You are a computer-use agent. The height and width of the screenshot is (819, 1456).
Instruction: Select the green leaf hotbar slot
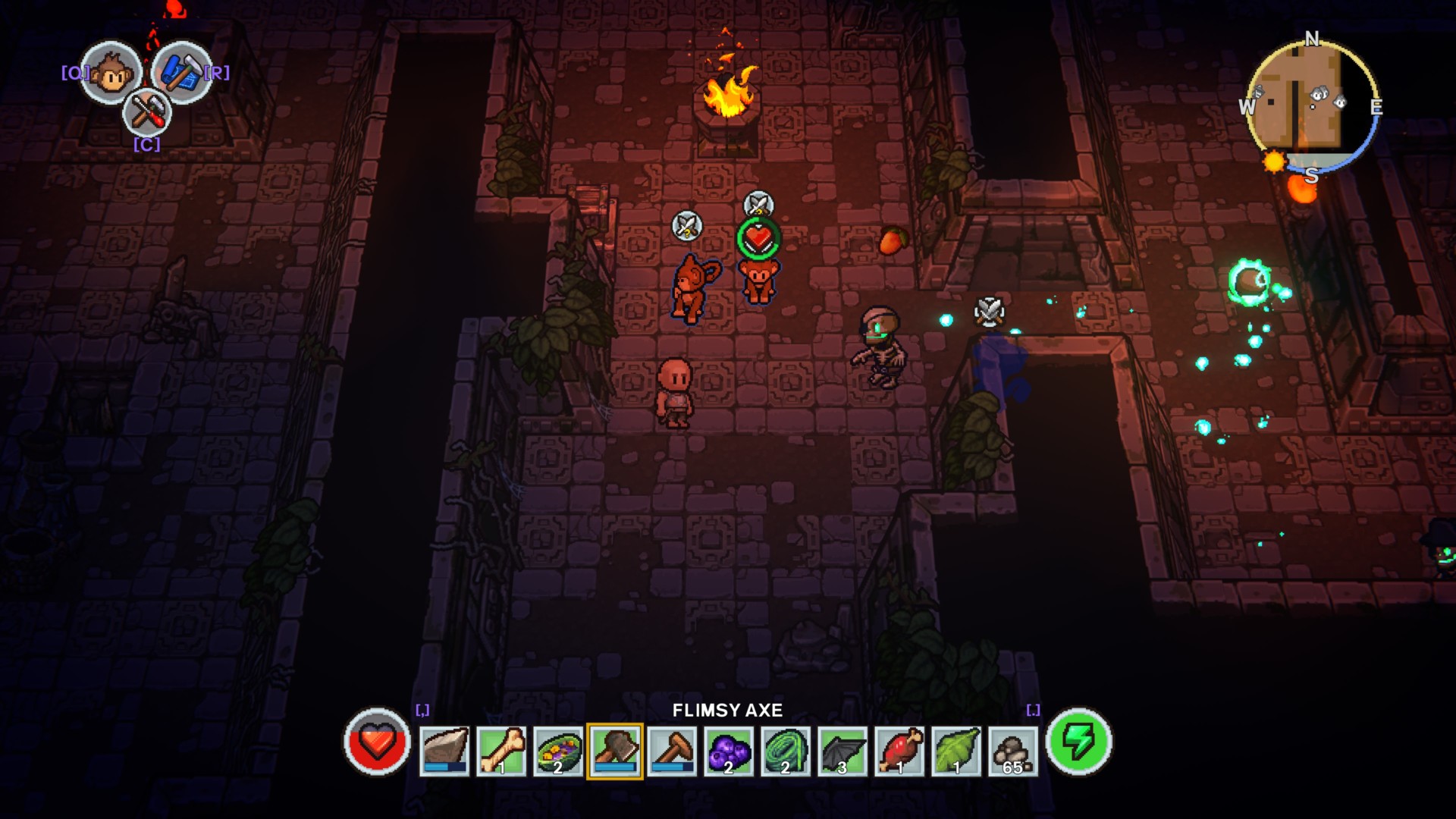956,751
